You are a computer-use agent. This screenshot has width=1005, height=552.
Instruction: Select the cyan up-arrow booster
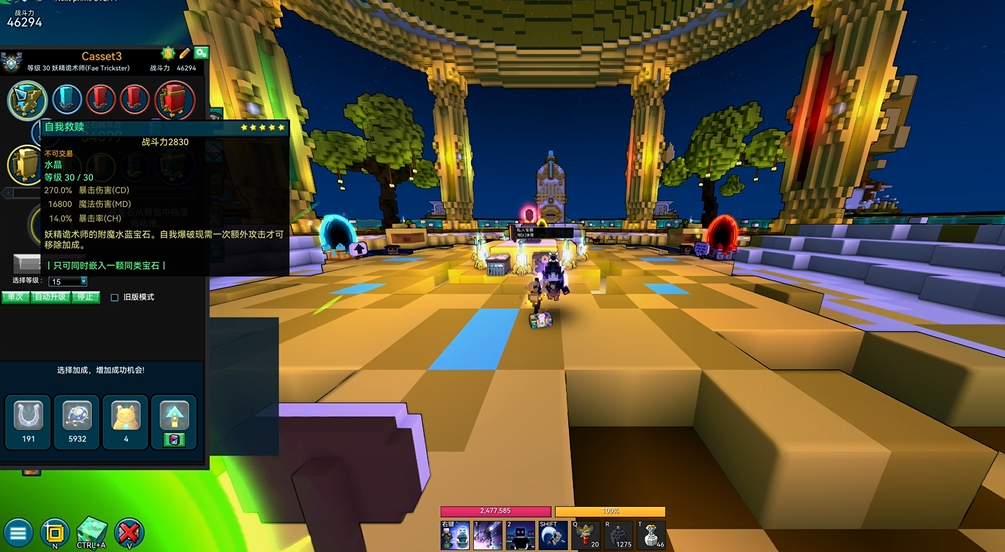(x=173, y=420)
